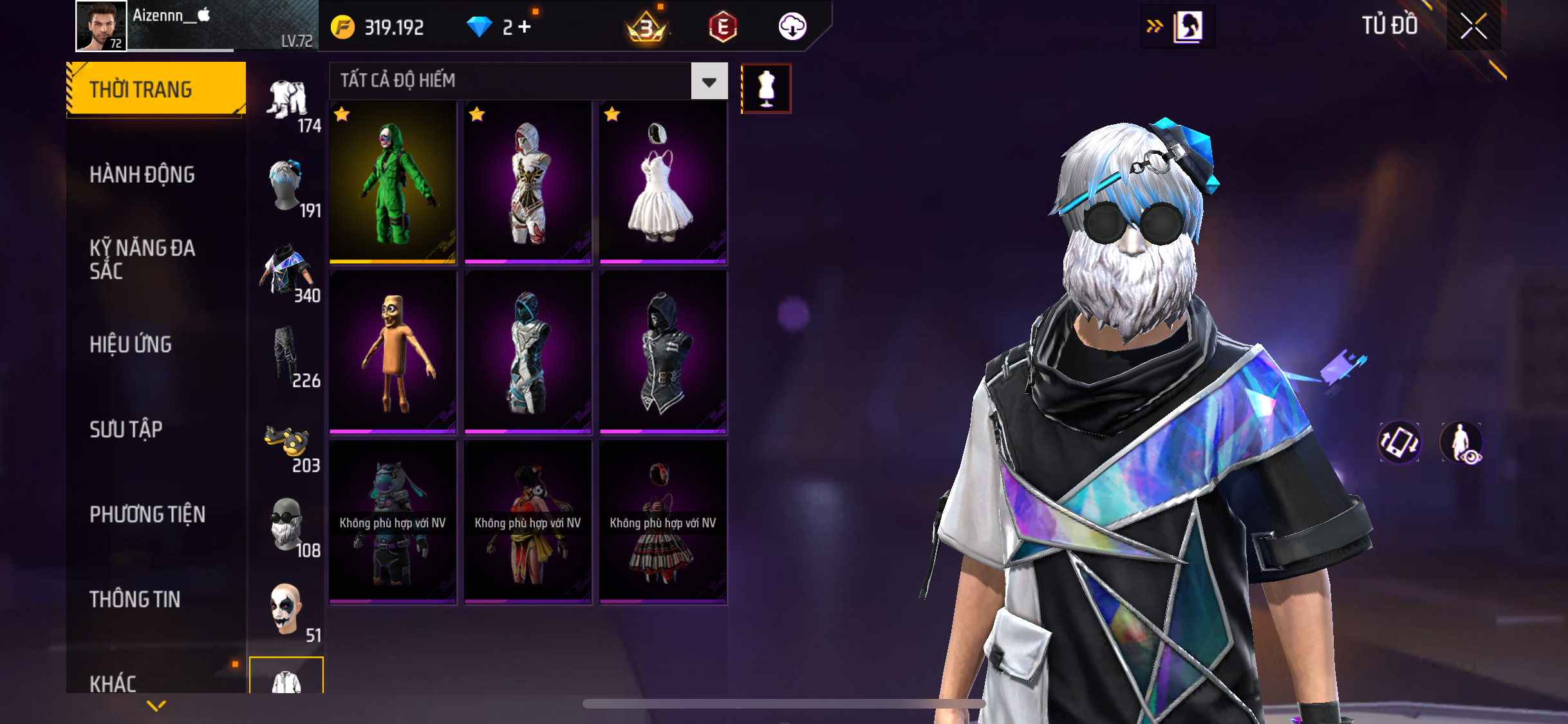Pick the orange wooden puppet costume
Screen dimensions: 1568x724
393,352
